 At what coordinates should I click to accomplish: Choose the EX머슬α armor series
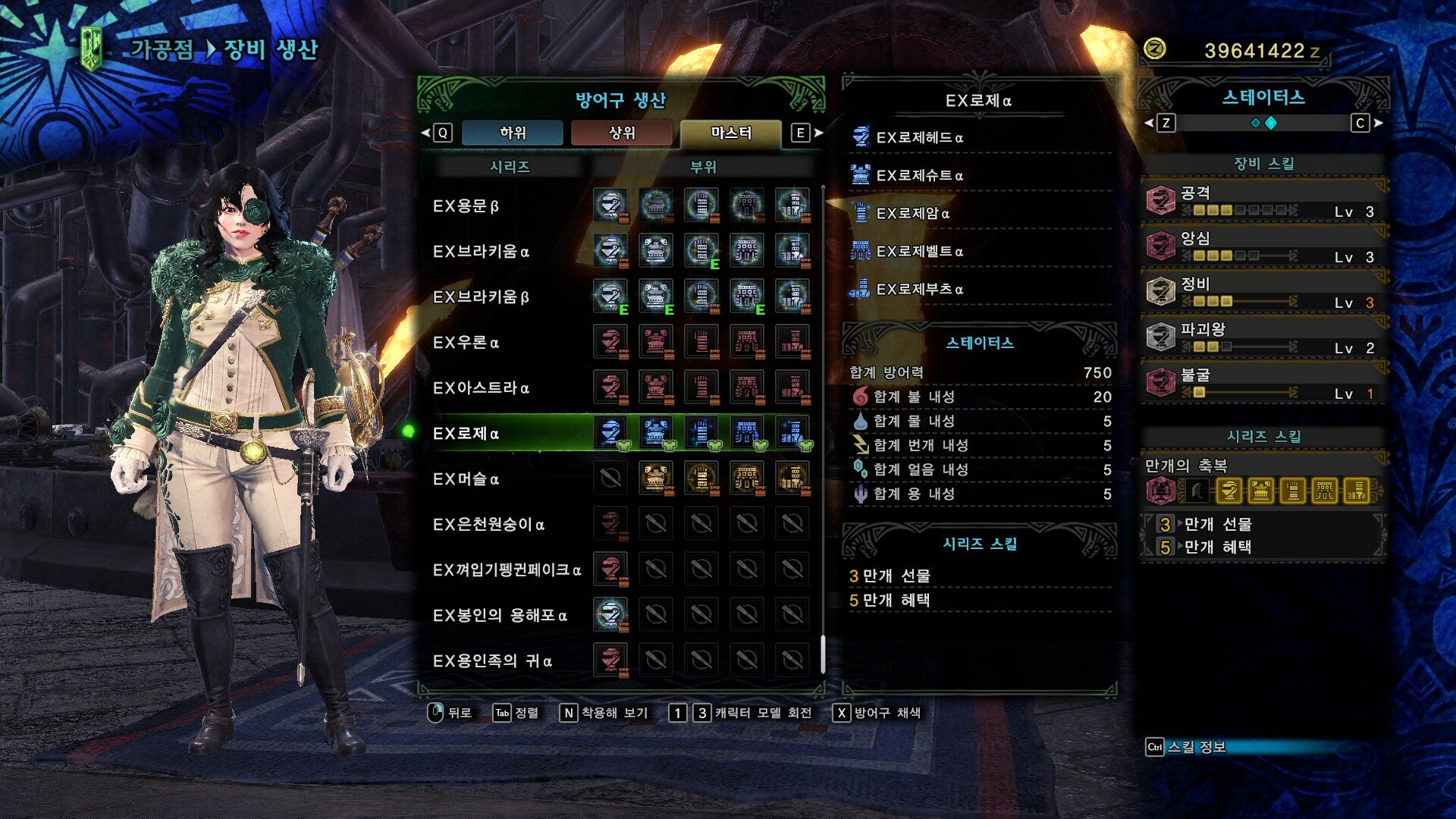pyautogui.click(x=466, y=479)
